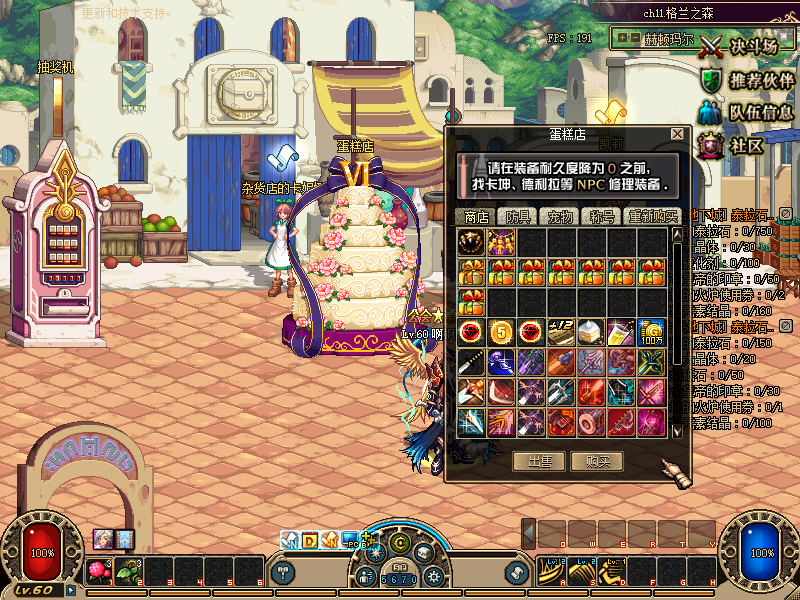Switch to the 防具 tab

(517, 216)
